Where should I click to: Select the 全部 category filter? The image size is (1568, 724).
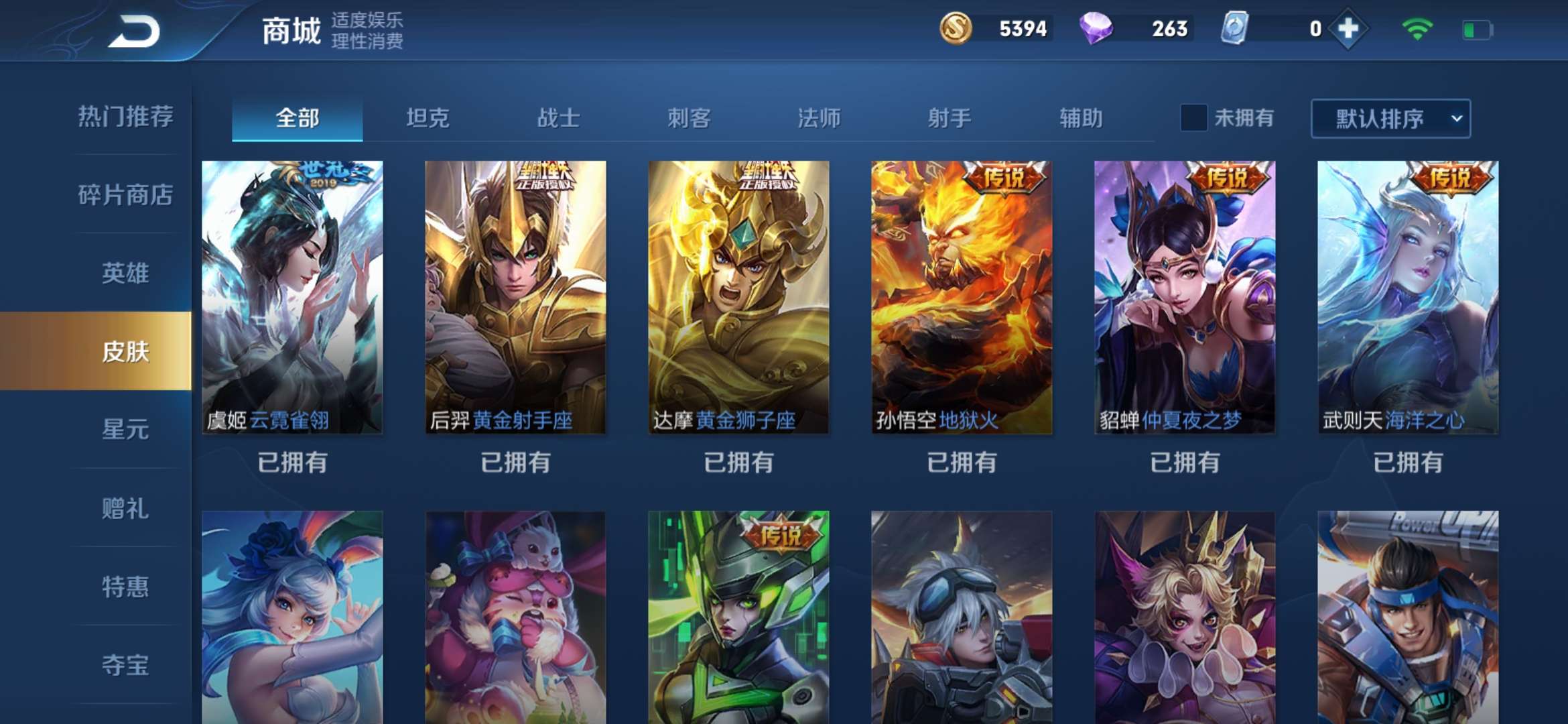pyautogui.click(x=297, y=117)
